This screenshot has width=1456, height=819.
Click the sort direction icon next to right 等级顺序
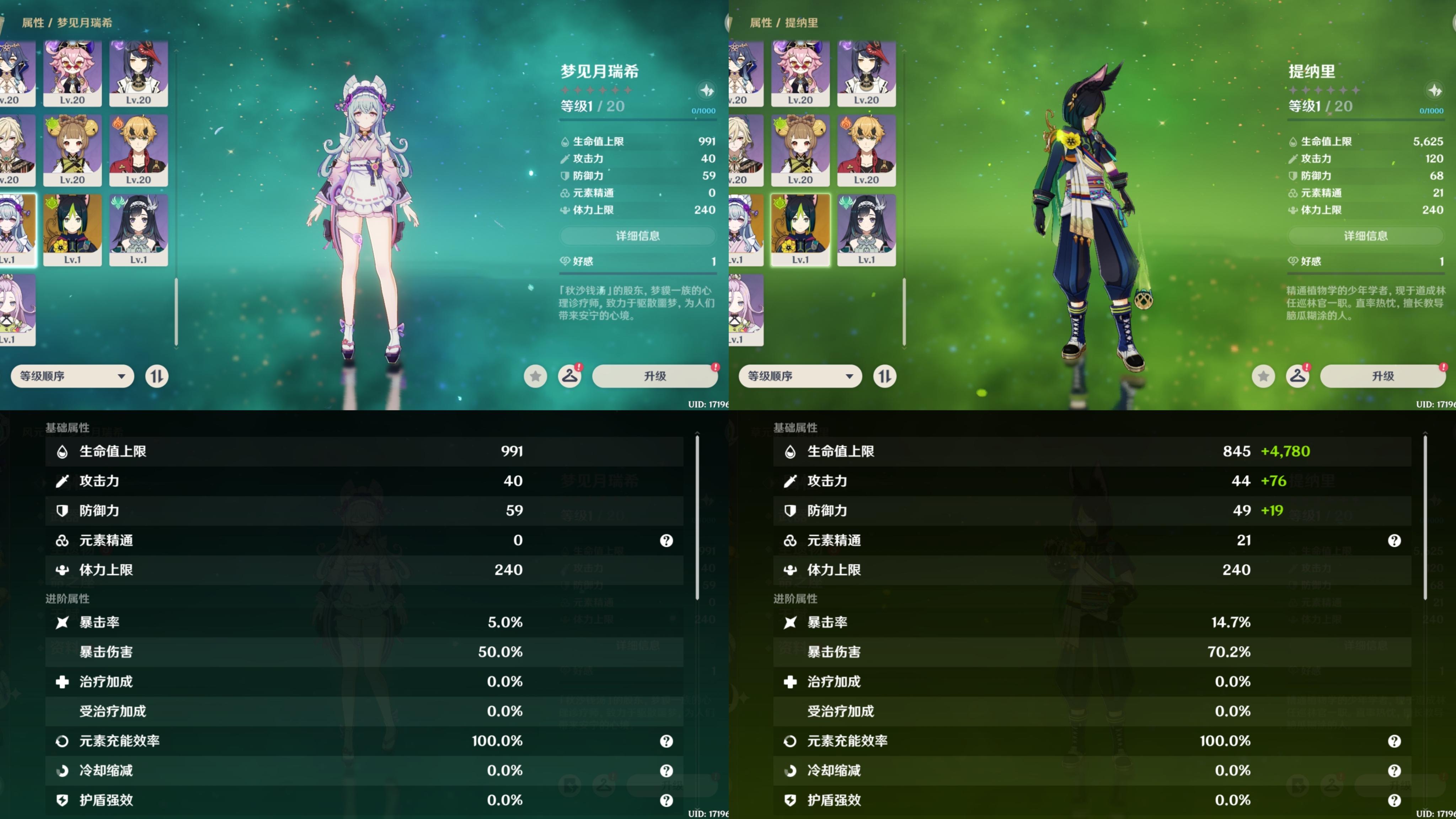pos(884,376)
